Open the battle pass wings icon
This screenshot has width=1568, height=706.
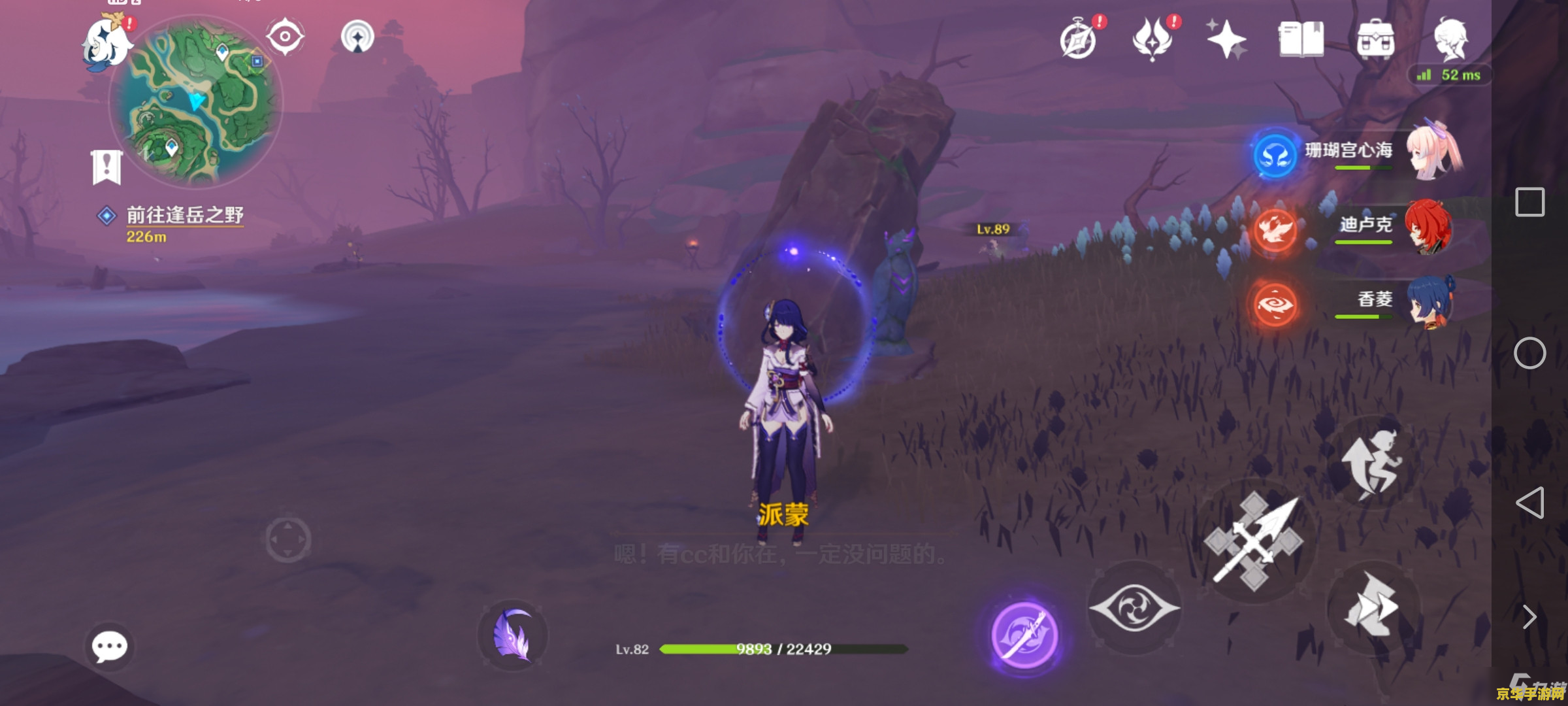click(x=1152, y=39)
